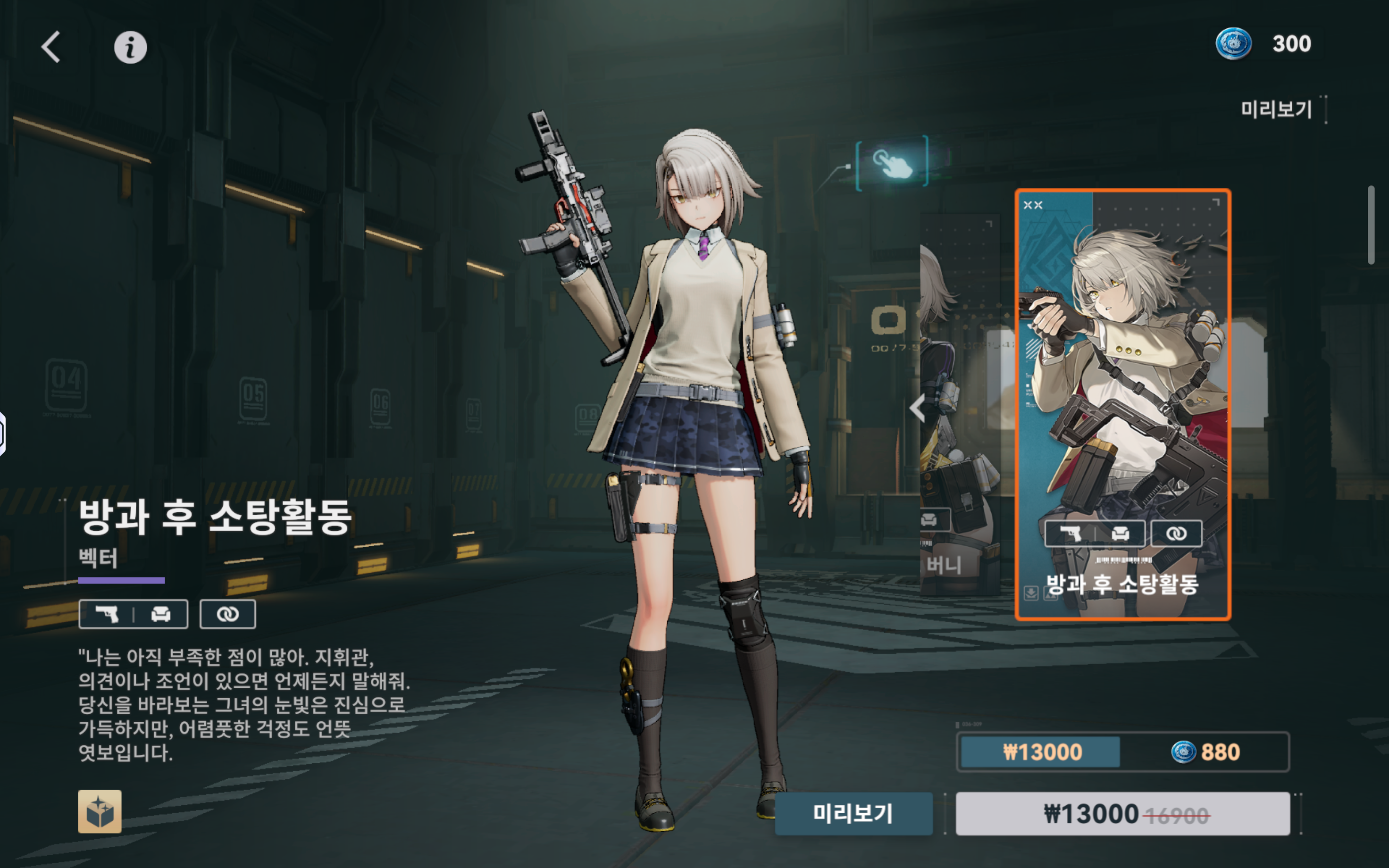Open the gold package box icon

coord(100,811)
